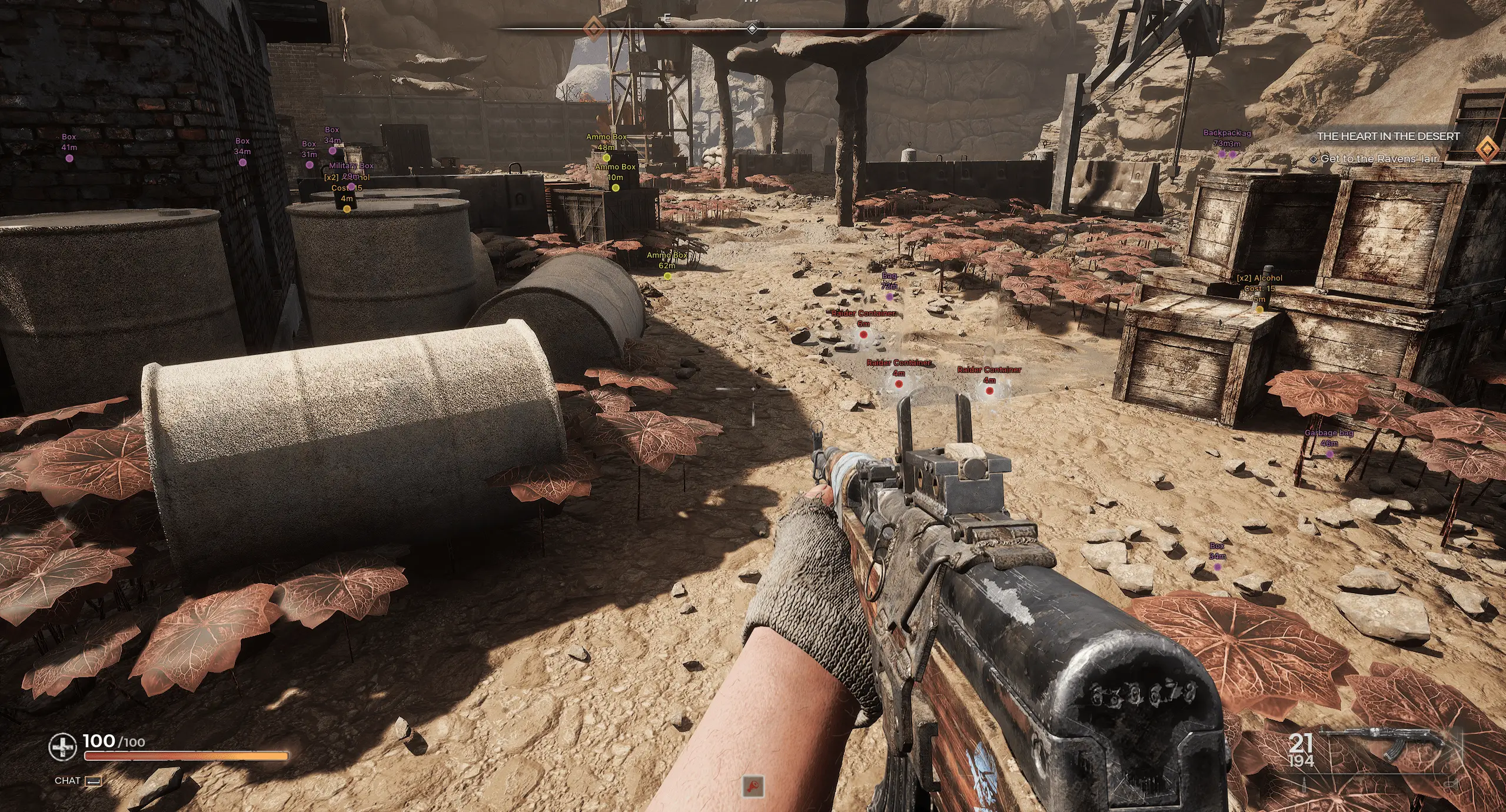Click the red meat hunger status icon
The image size is (1506, 812).
pos(753,786)
